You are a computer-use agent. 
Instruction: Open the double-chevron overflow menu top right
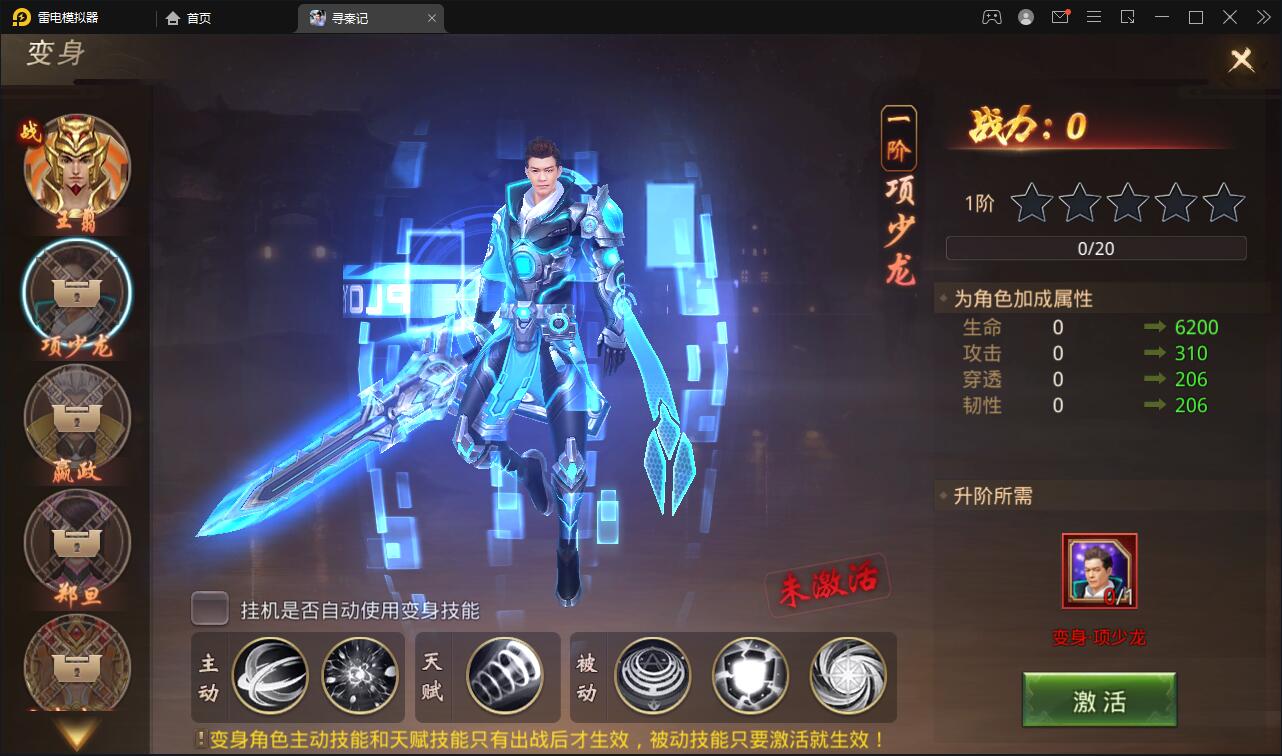click(1262, 17)
